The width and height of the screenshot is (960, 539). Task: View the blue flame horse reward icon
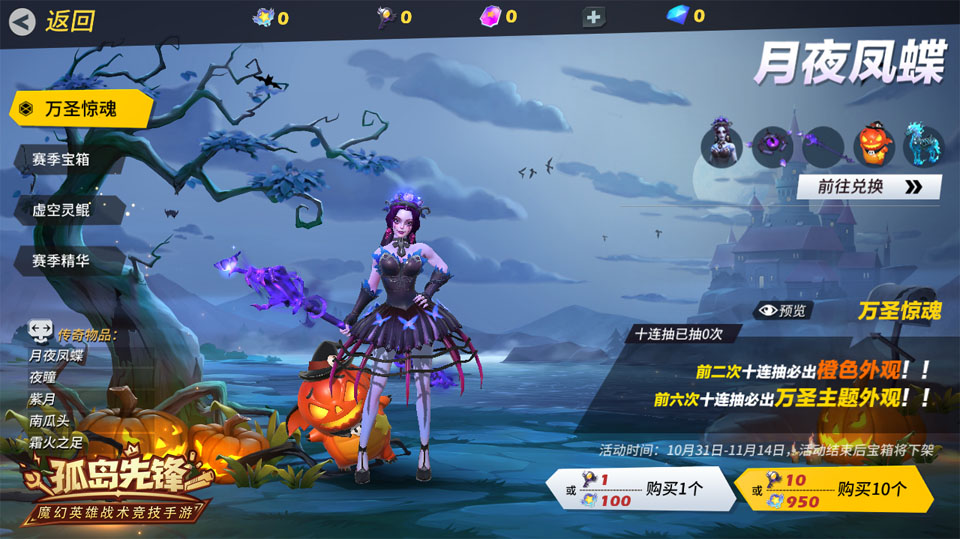922,146
